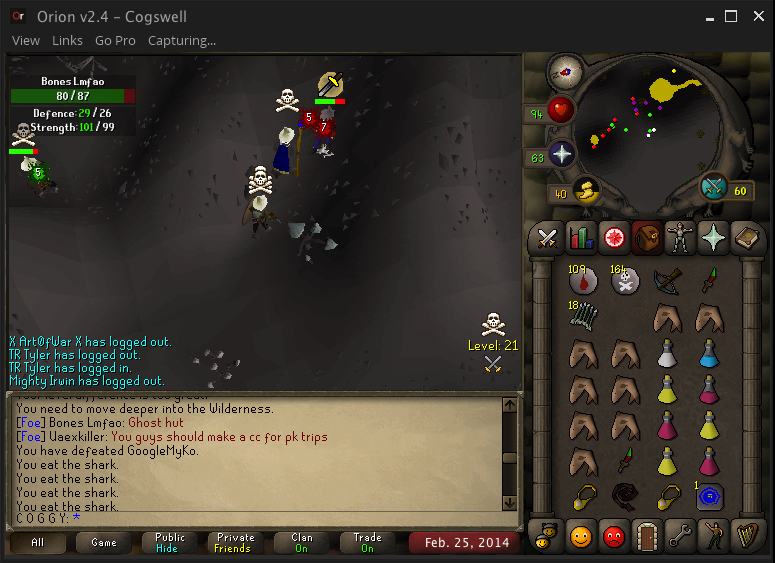Viewport: 775px width, 563px height.
Task: Open the Logout door tab
Action: coord(647,536)
